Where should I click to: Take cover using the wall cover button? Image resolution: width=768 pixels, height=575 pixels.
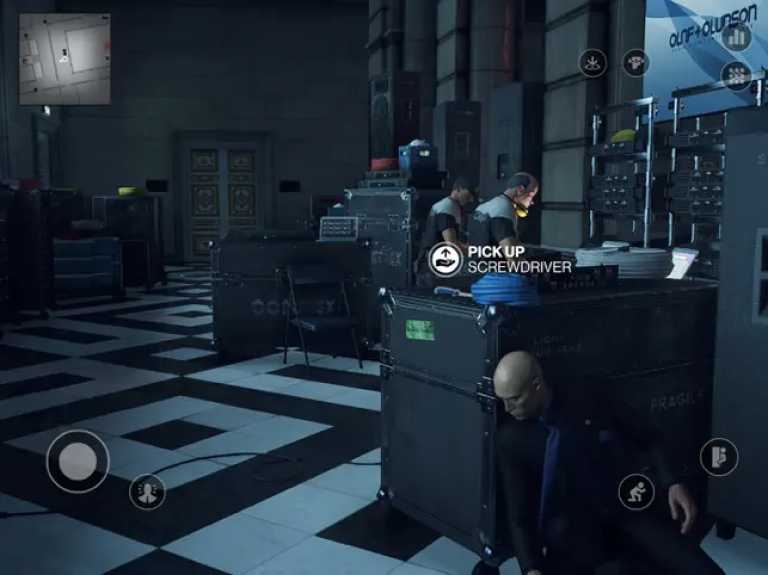click(x=718, y=457)
